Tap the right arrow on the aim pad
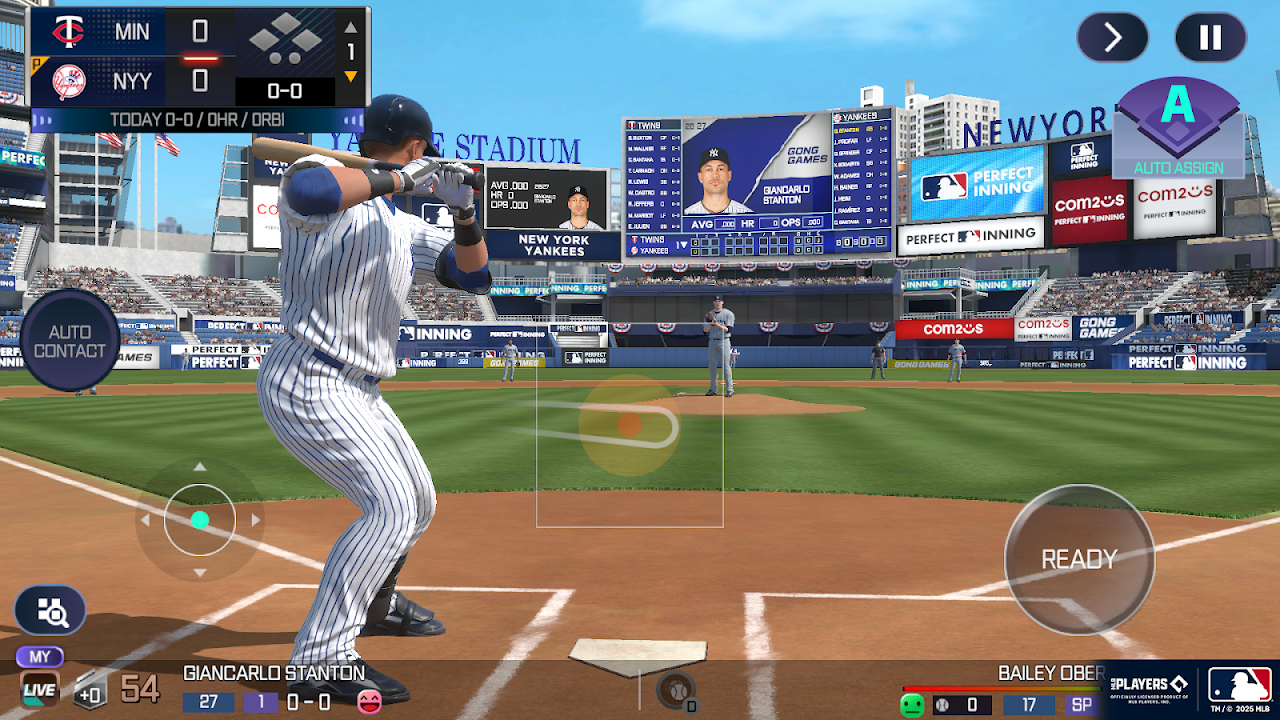 256,520
